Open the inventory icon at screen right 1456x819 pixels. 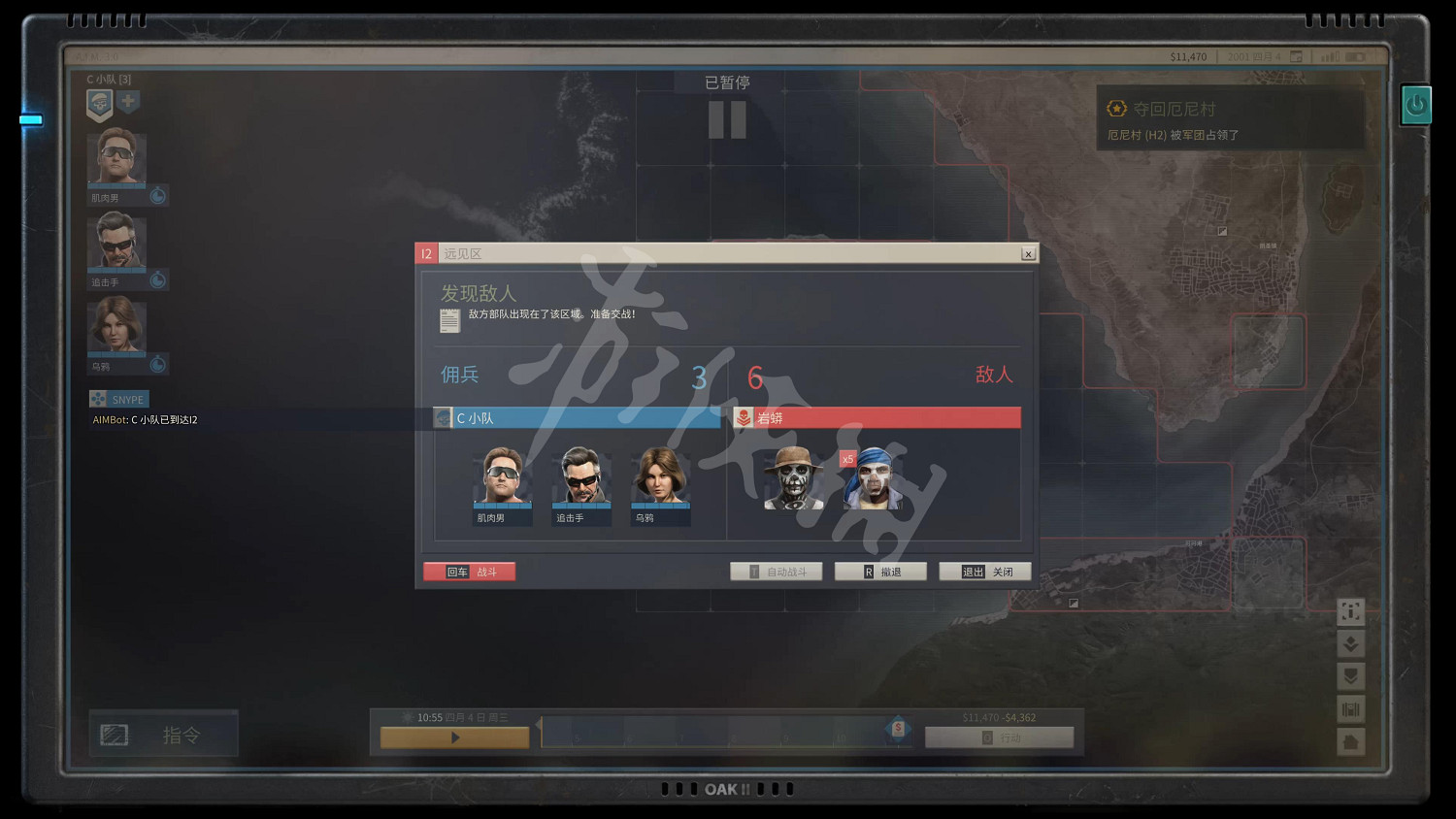tap(1351, 709)
